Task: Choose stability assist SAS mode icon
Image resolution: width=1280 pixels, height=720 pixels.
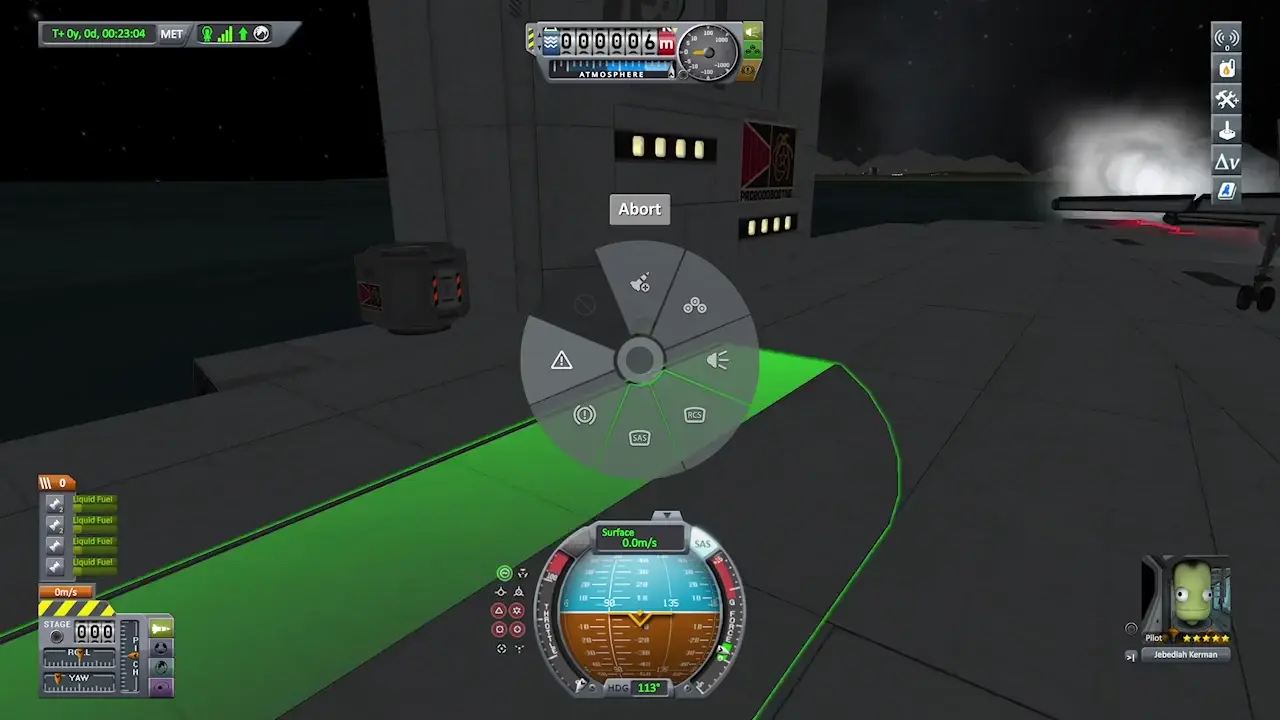Action: (x=505, y=573)
